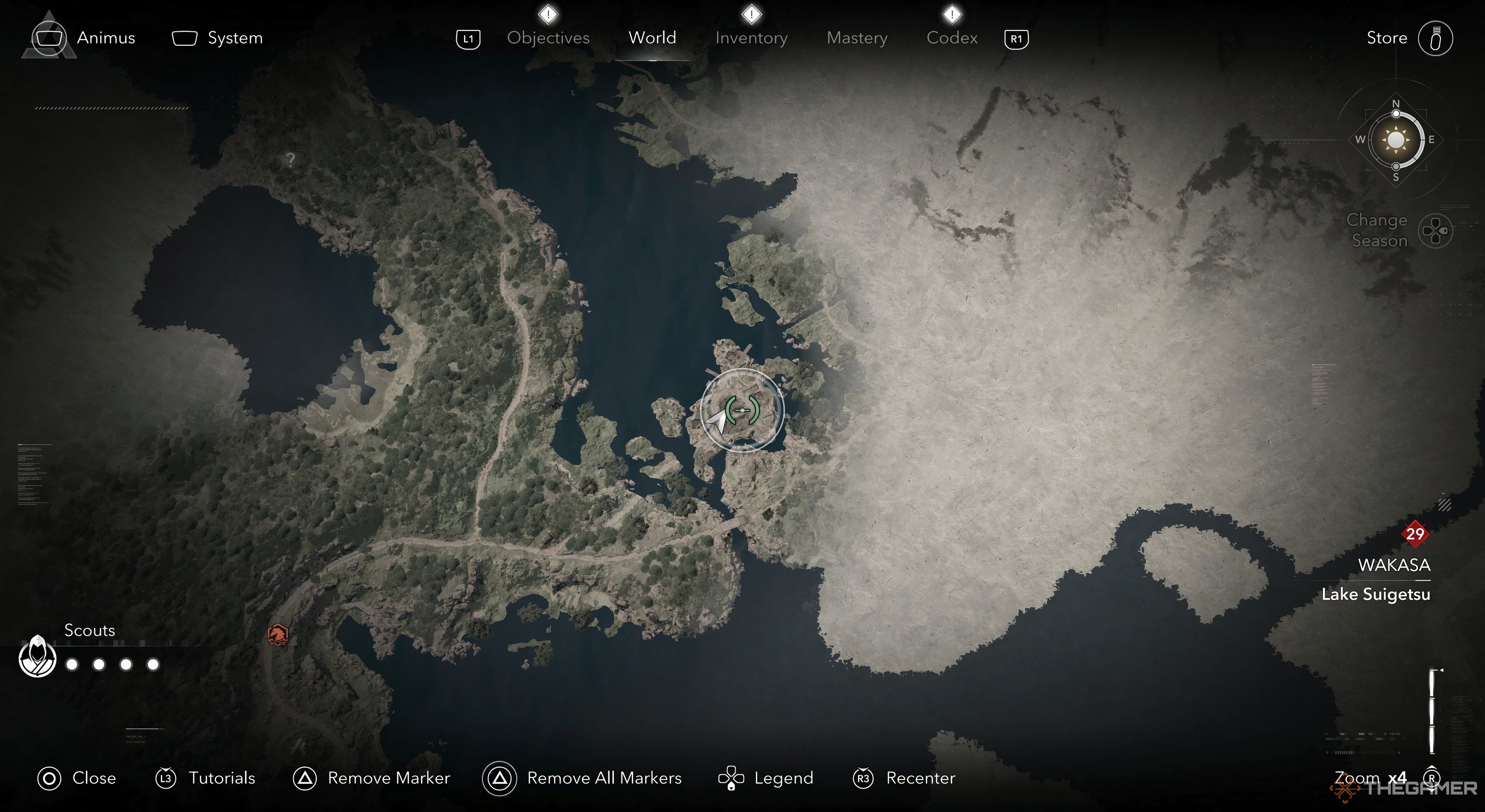This screenshot has height=812, width=1485.
Task: Remove the selected map marker
Action: pos(372,778)
